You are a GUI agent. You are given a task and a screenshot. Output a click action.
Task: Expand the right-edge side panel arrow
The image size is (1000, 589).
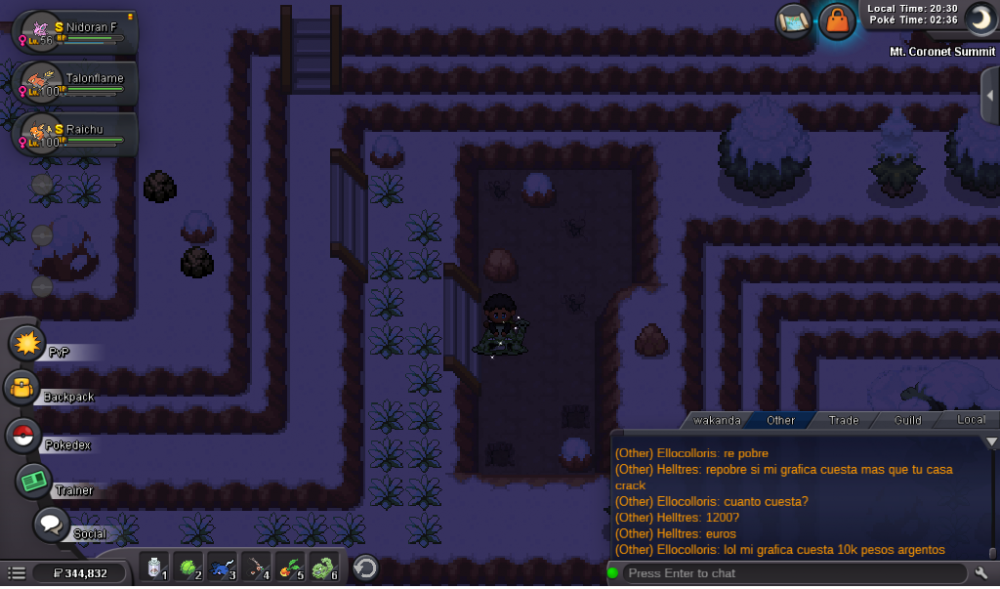click(990, 93)
